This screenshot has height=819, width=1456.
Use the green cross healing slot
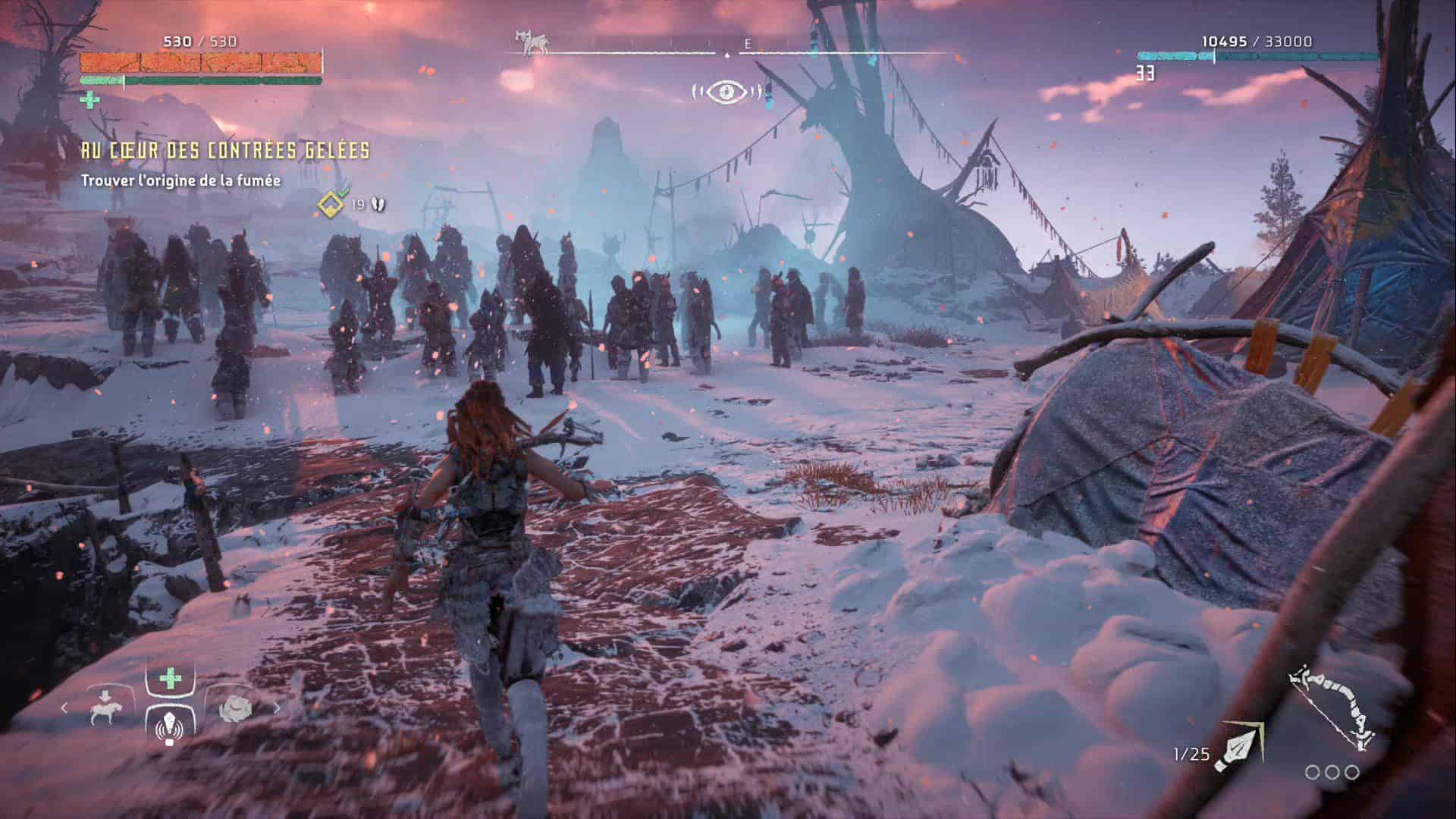click(x=171, y=678)
